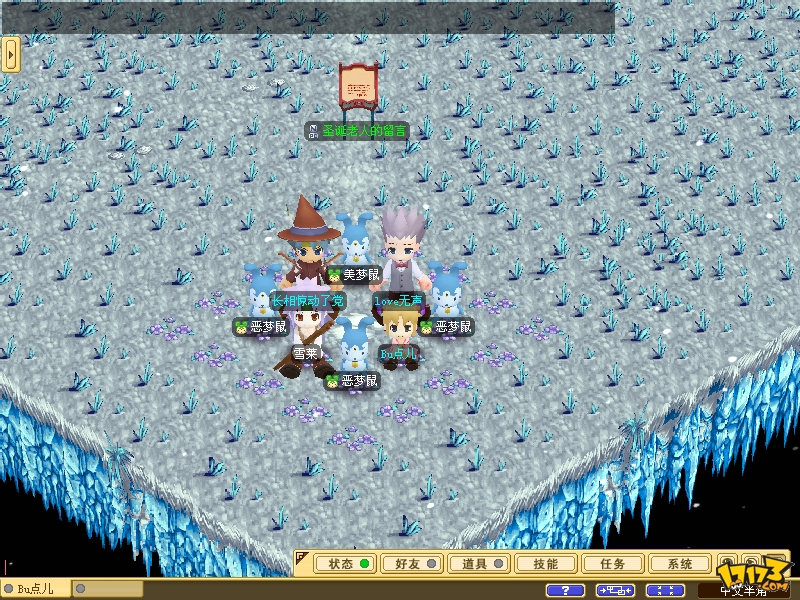Open the 系统 (System) menu

[680, 564]
